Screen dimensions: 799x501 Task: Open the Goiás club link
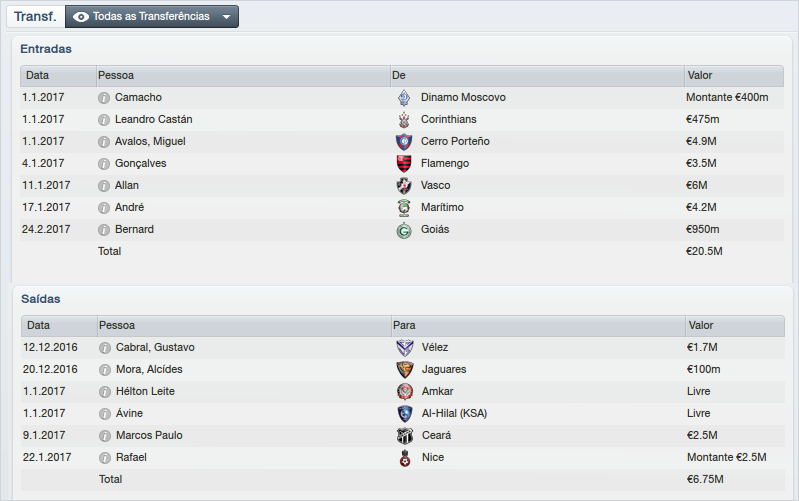pyautogui.click(x=435, y=229)
